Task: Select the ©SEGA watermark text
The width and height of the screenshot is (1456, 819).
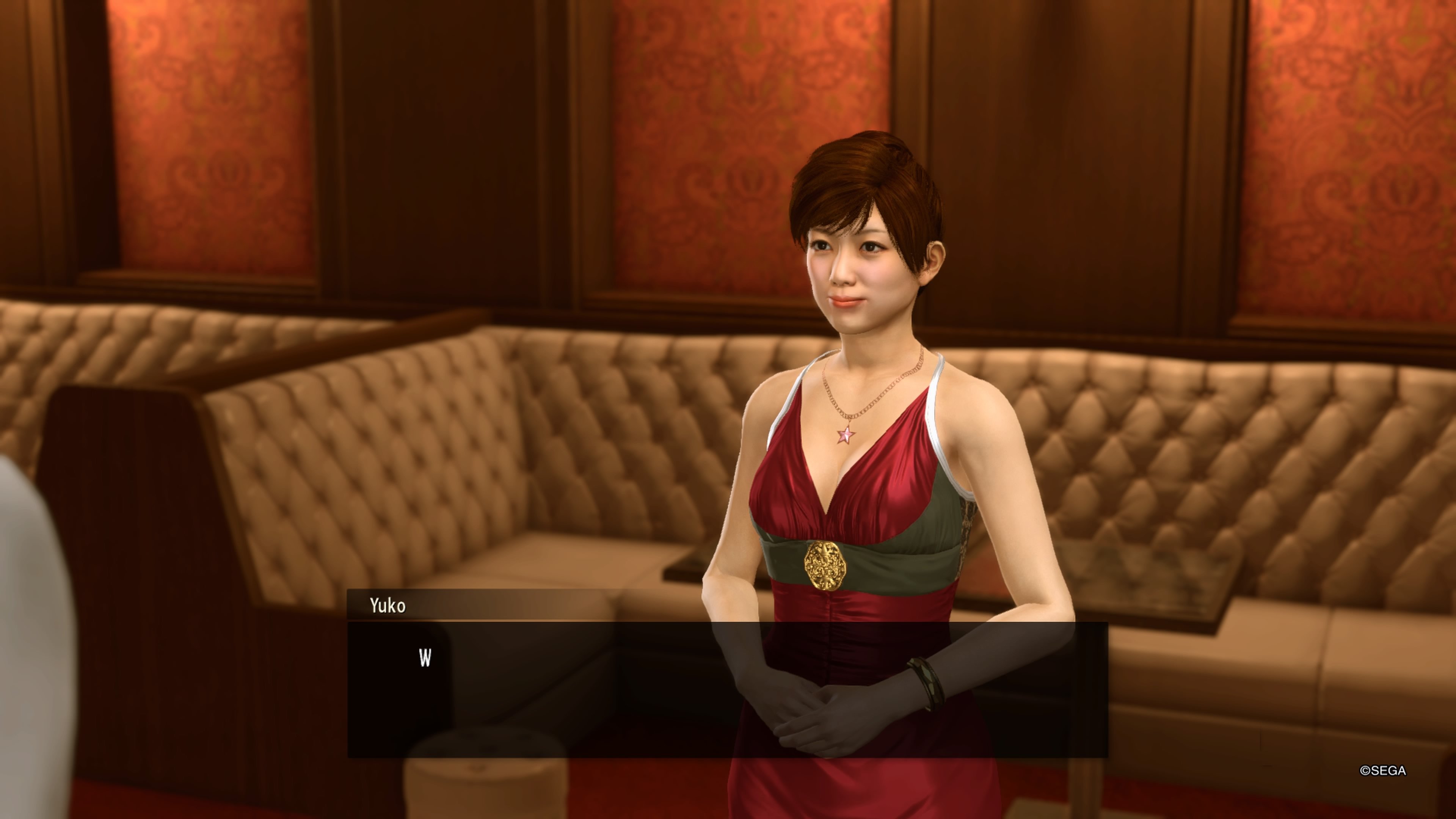Action: pos(1384,770)
